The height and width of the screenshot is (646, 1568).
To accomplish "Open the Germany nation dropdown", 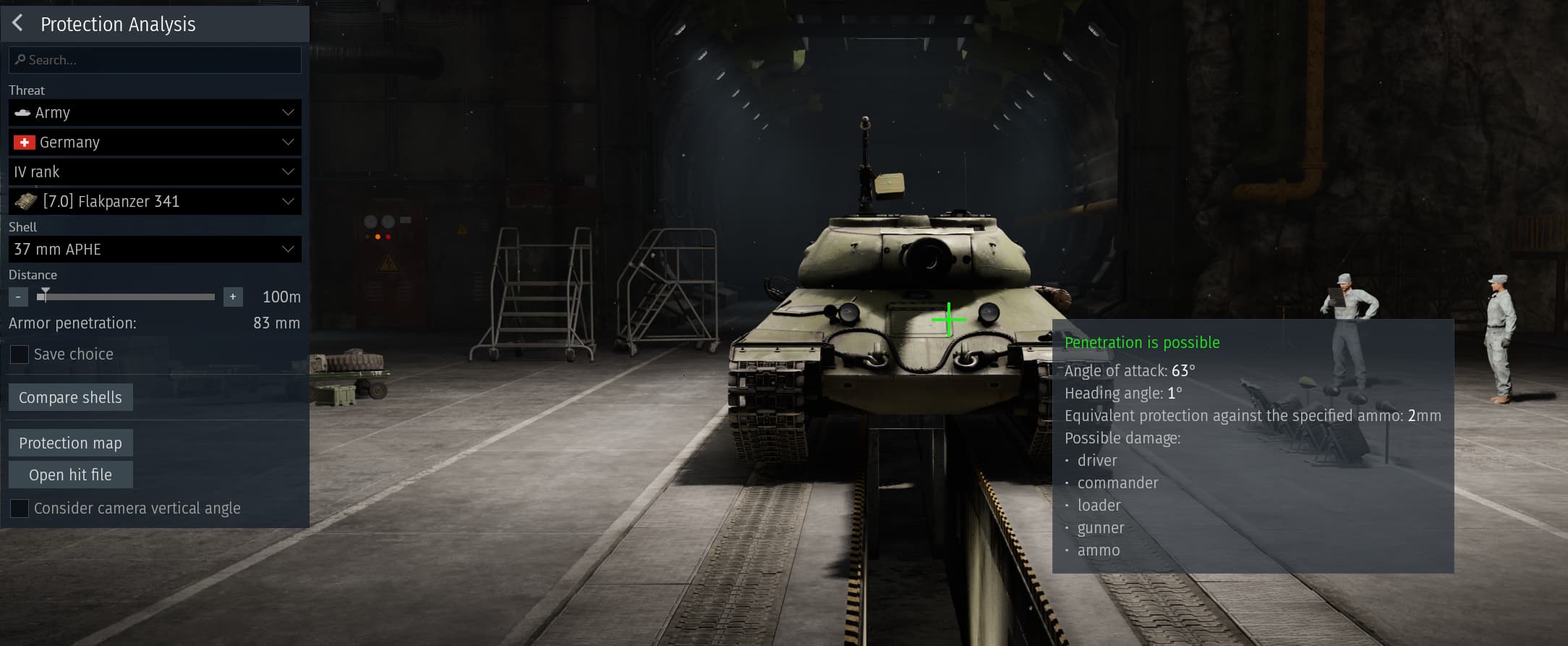I will pos(155,143).
